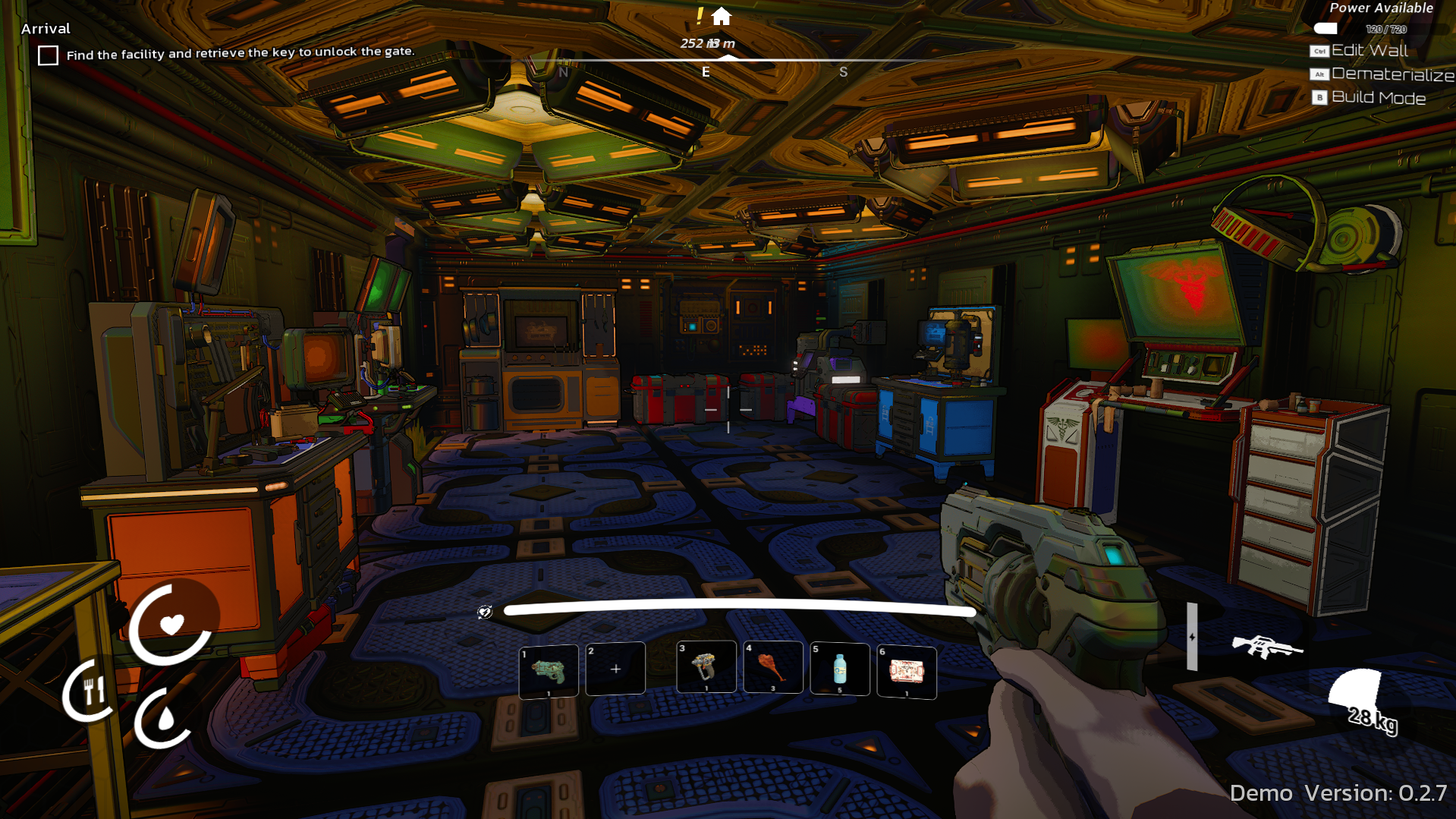Click the home marker on the compass
Image resolution: width=1456 pixels, height=819 pixels.
[722, 16]
